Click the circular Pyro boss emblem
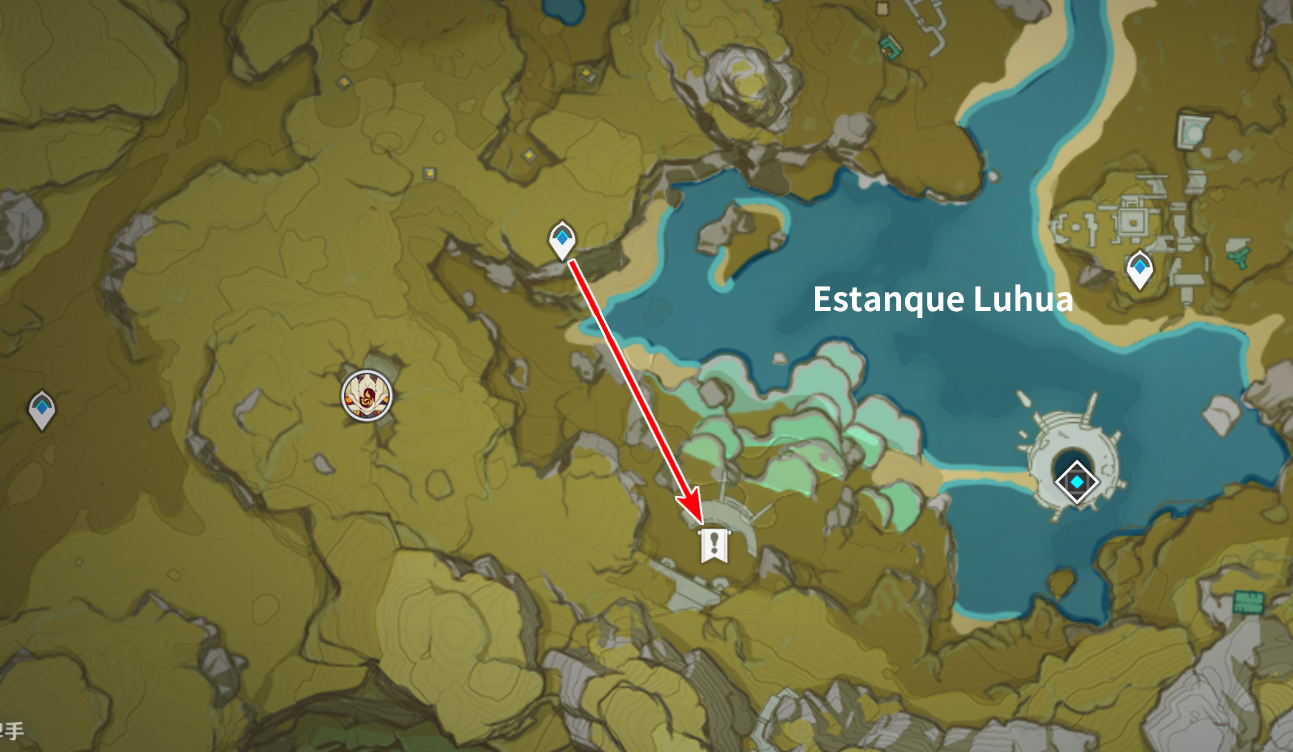This screenshot has width=1293, height=752. [x=368, y=394]
